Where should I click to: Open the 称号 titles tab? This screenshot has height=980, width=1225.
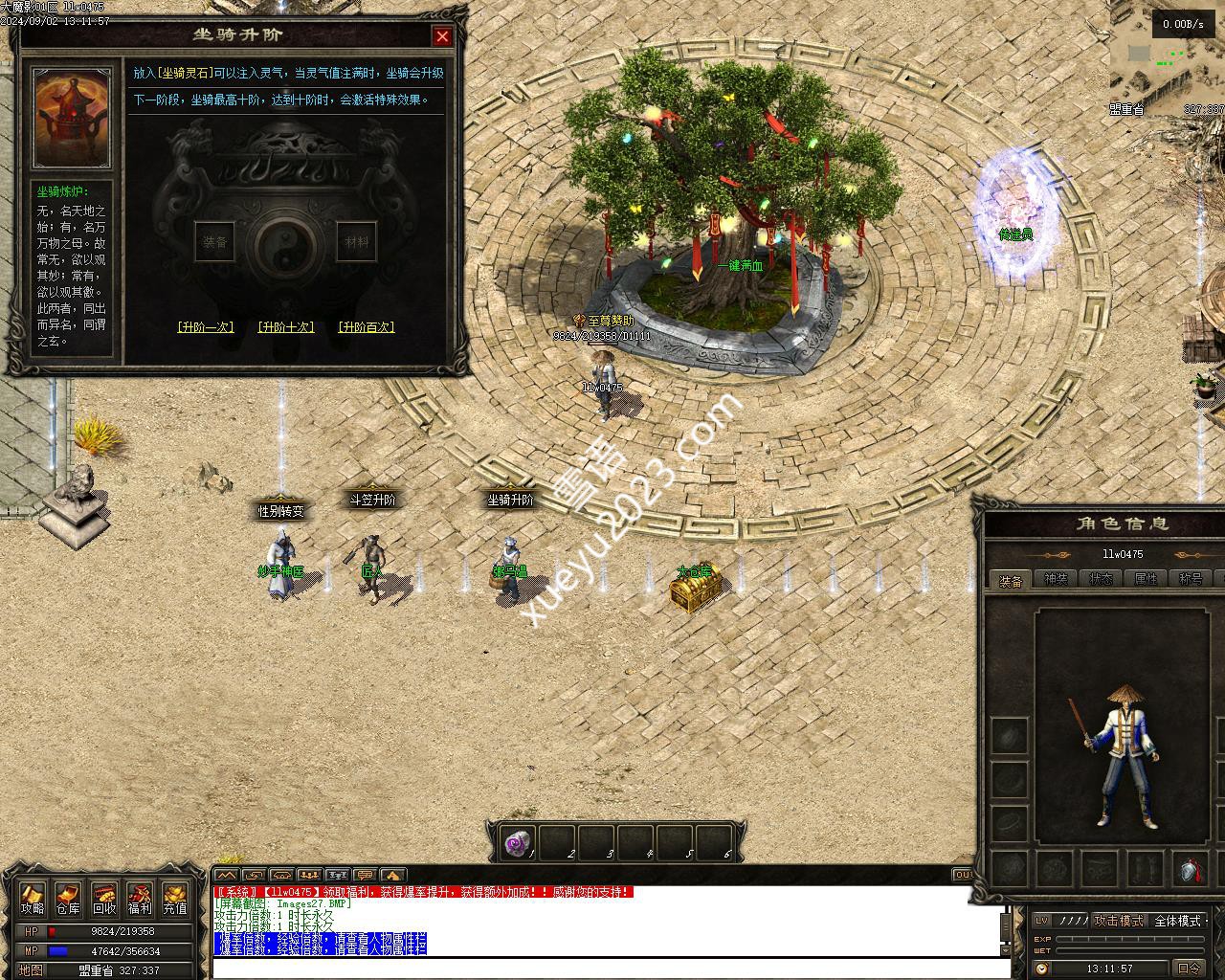point(1191,579)
